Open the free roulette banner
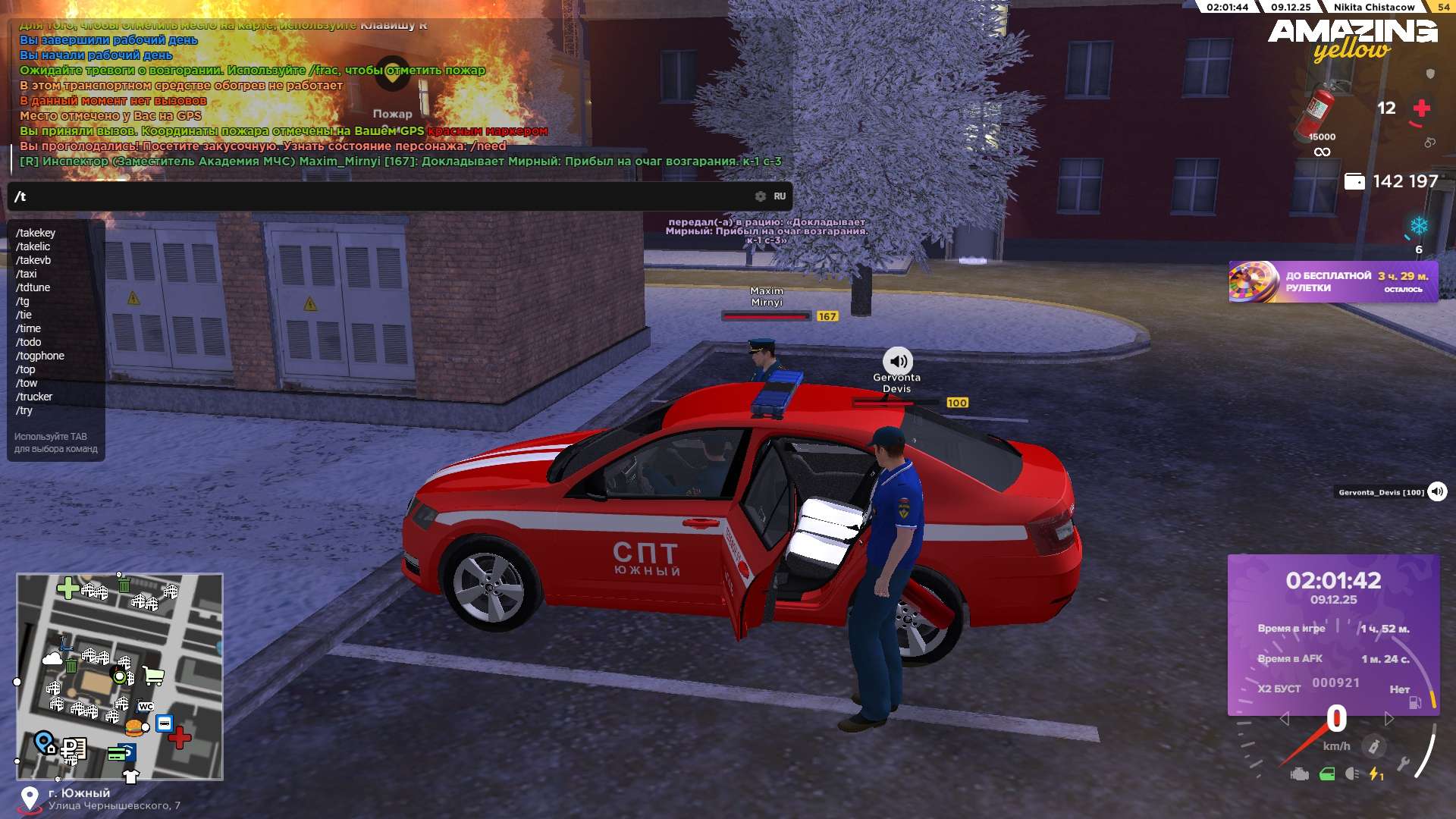This screenshot has height=819, width=1456. click(1333, 282)
